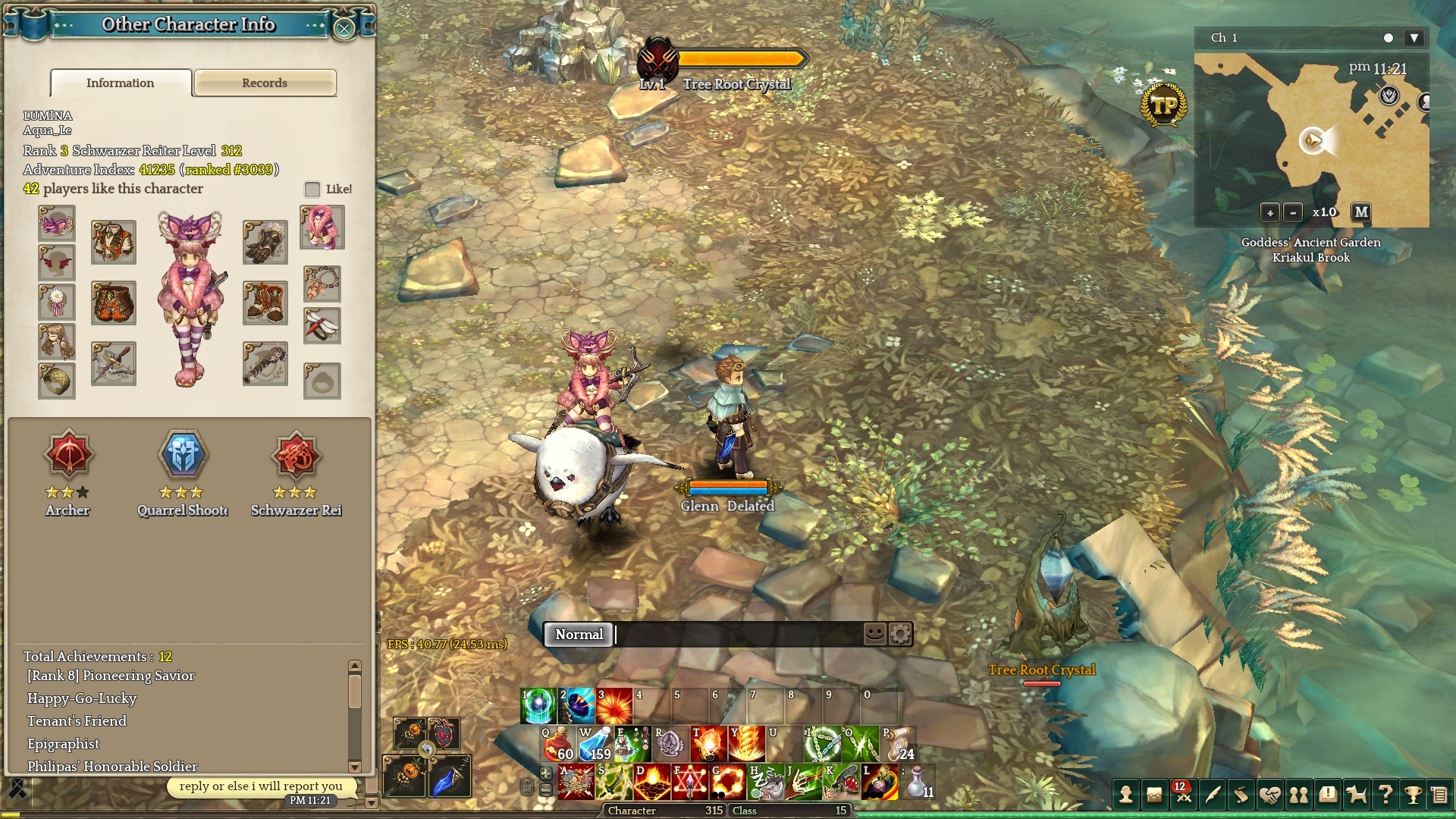
Task: Switch to the Records tab
Action: tap(265, 83)
